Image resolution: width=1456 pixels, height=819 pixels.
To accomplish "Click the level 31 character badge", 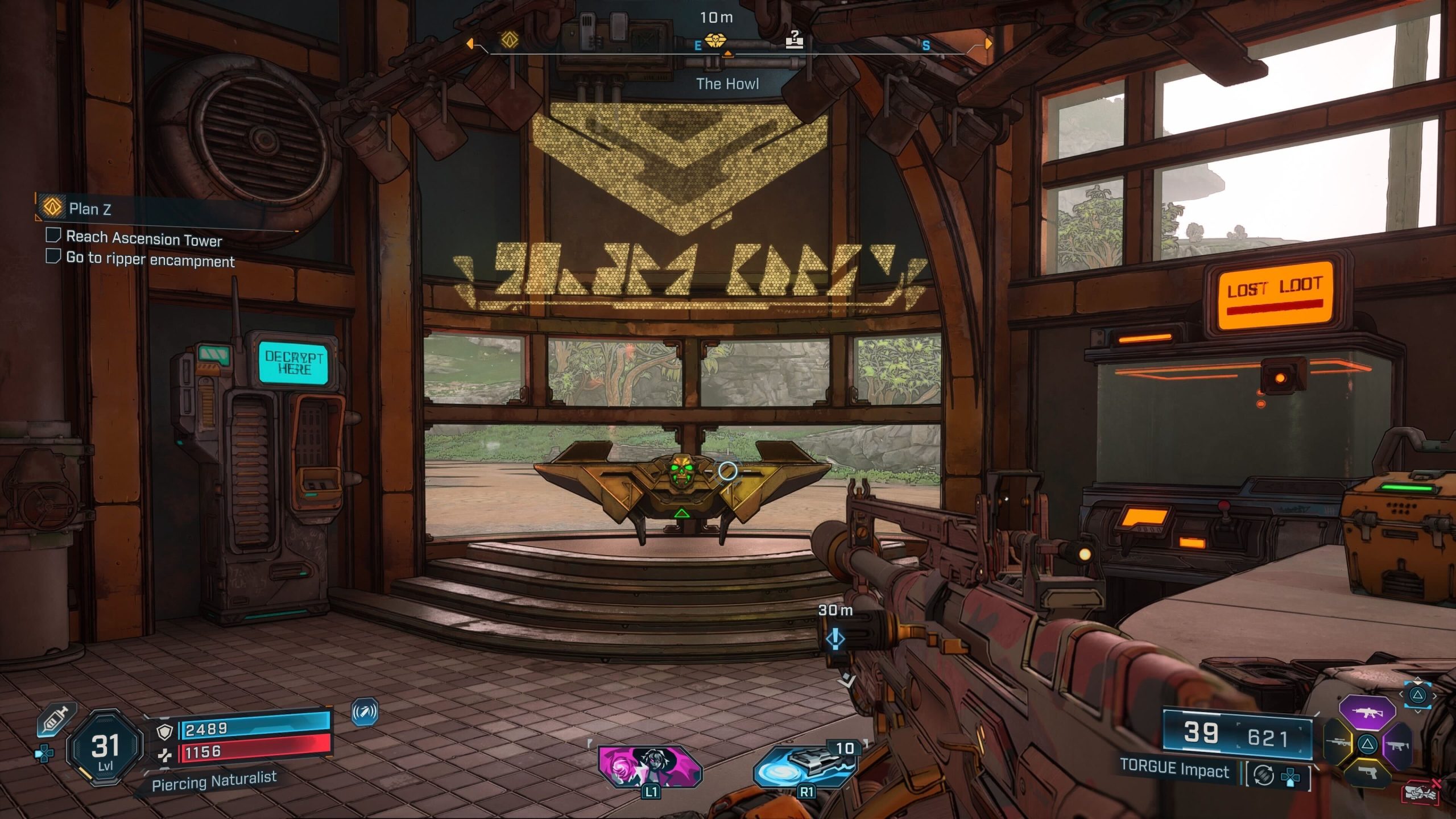I will pyautogui.click(x=105, y=748).
